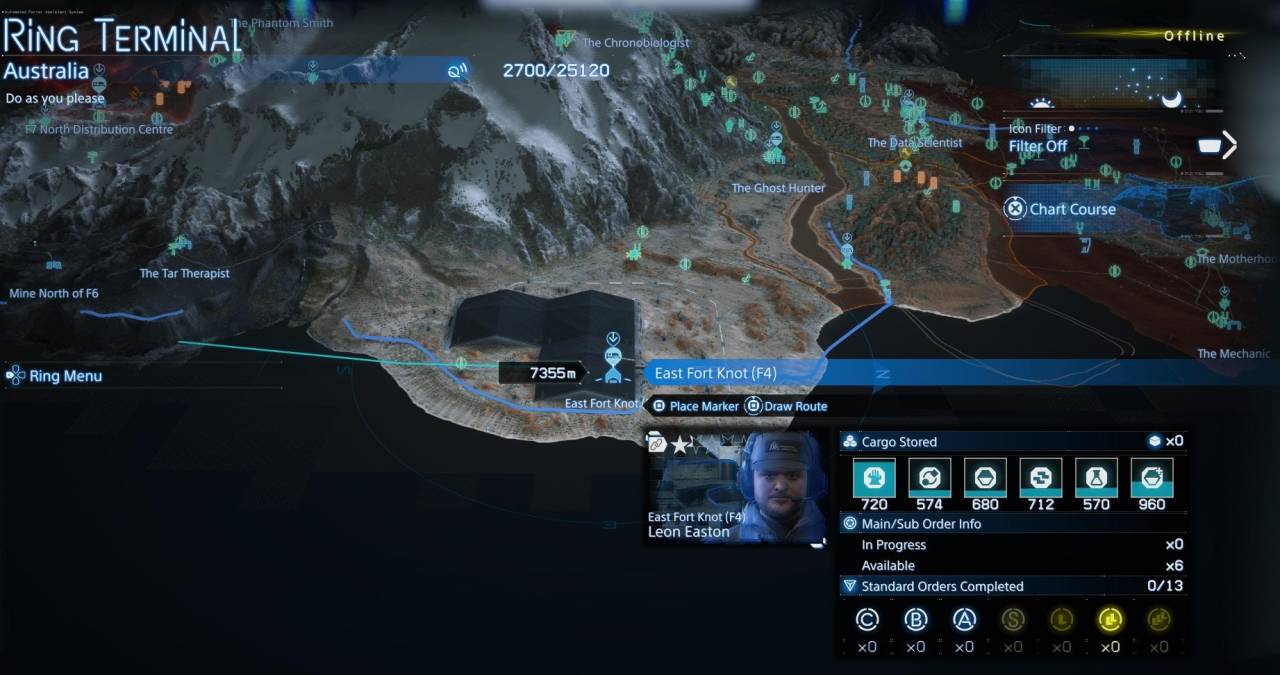Select the cargo resource icon showing 720
Screen dimensions: 1280x675
pyautogui.click(x=873, y=478)
